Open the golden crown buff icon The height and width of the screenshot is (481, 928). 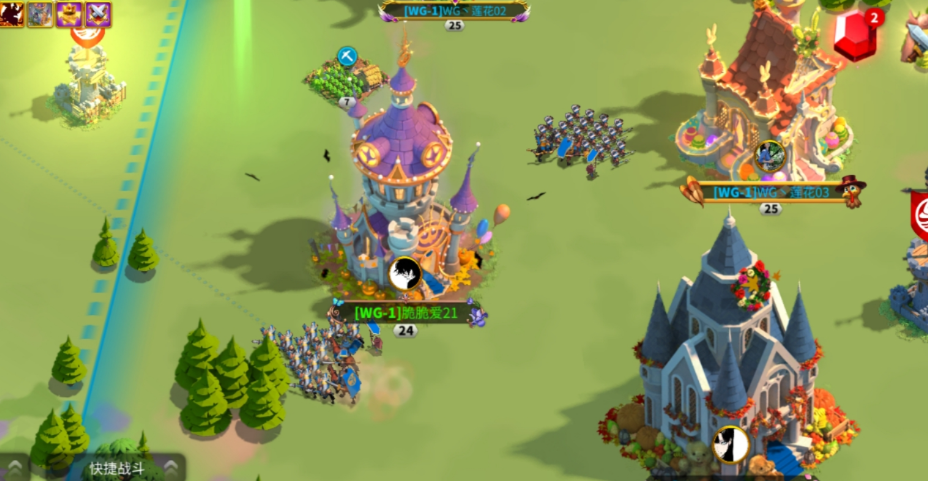click(x=69, y=13)
